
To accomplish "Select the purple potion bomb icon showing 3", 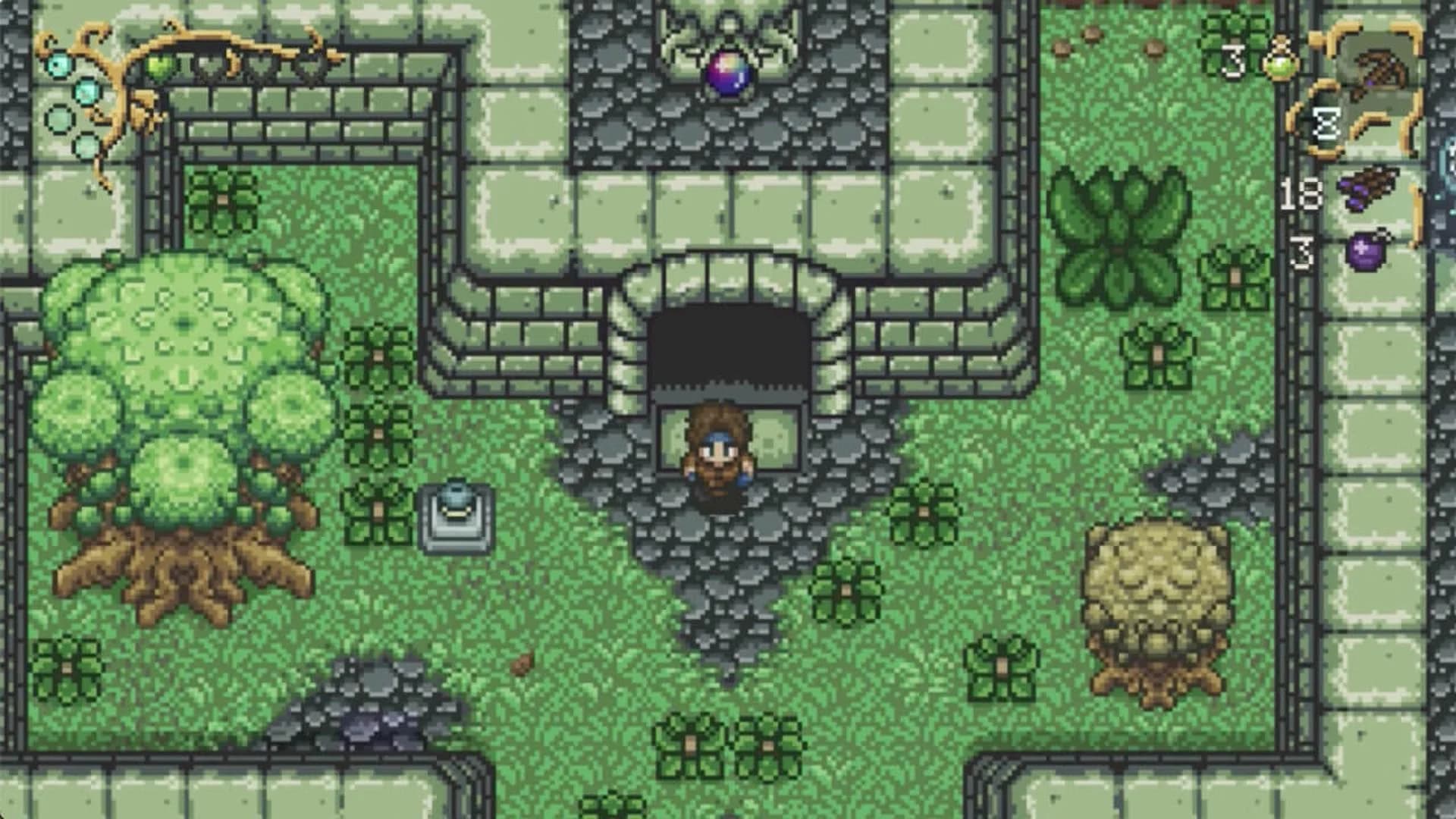I will tap(1363, 250).
